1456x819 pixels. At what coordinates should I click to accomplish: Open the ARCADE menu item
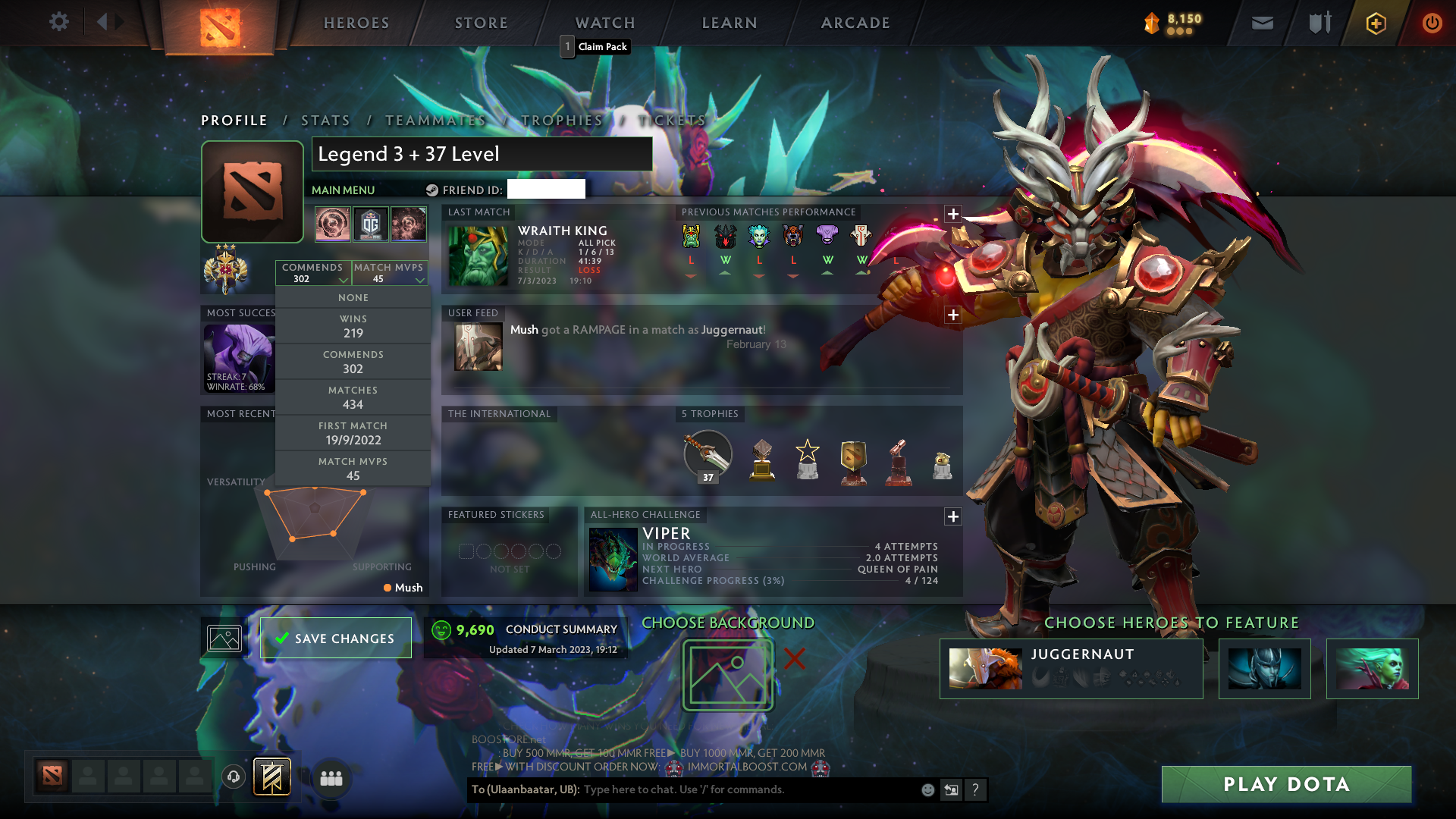click(x=855, y=23)
